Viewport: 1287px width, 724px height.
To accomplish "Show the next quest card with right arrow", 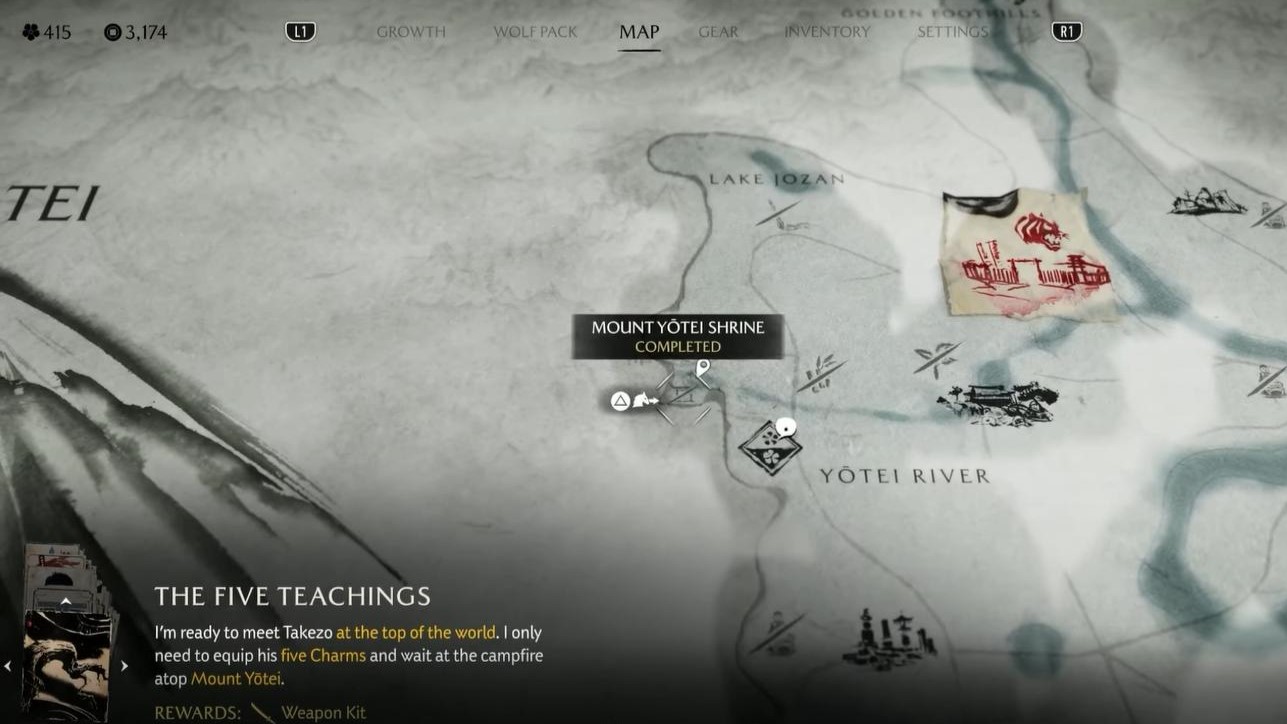I will pyautogui.click(x=125, y=665).
